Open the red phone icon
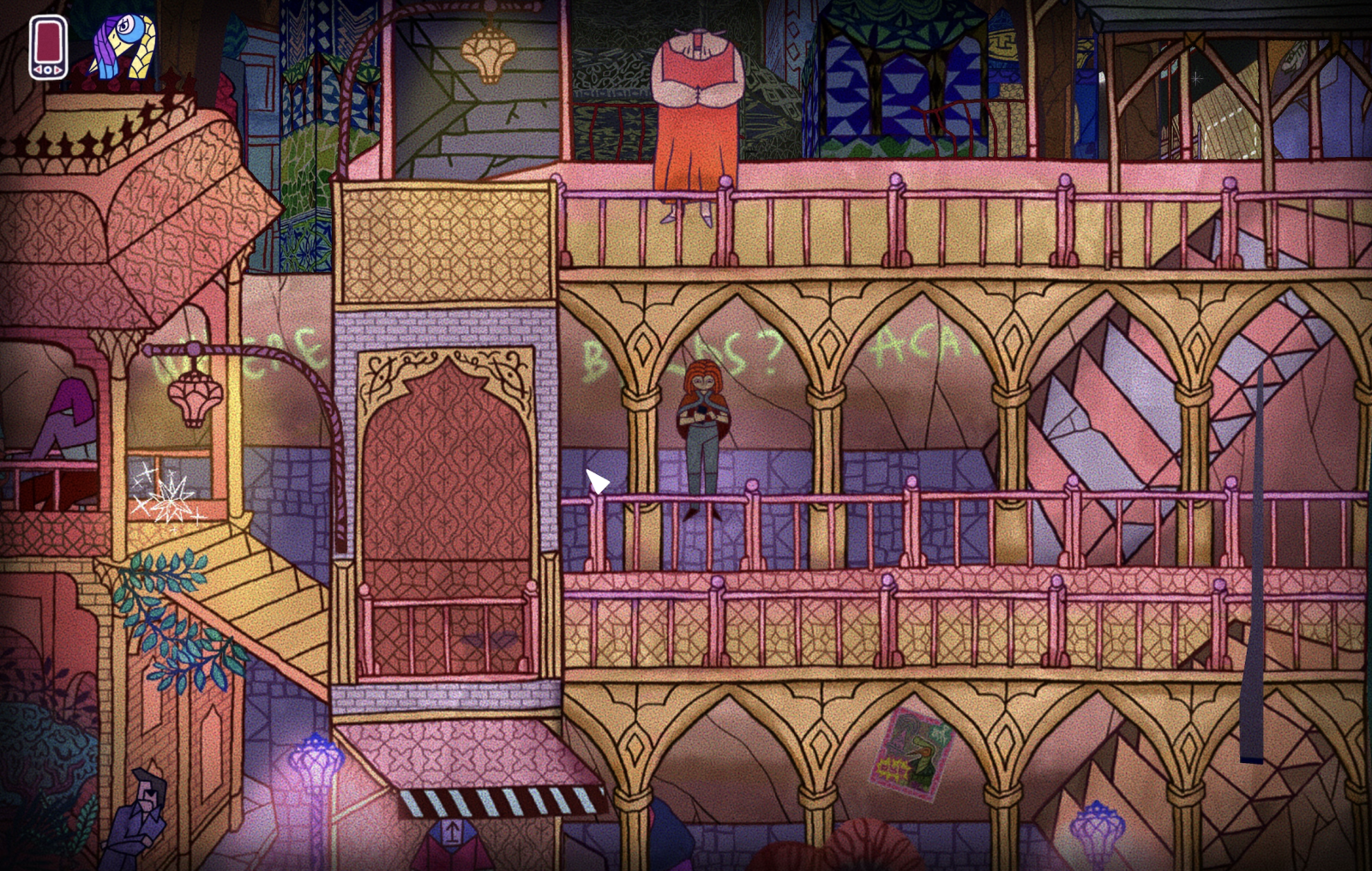Screen dimensions: 1372x871 click(48, 47)
